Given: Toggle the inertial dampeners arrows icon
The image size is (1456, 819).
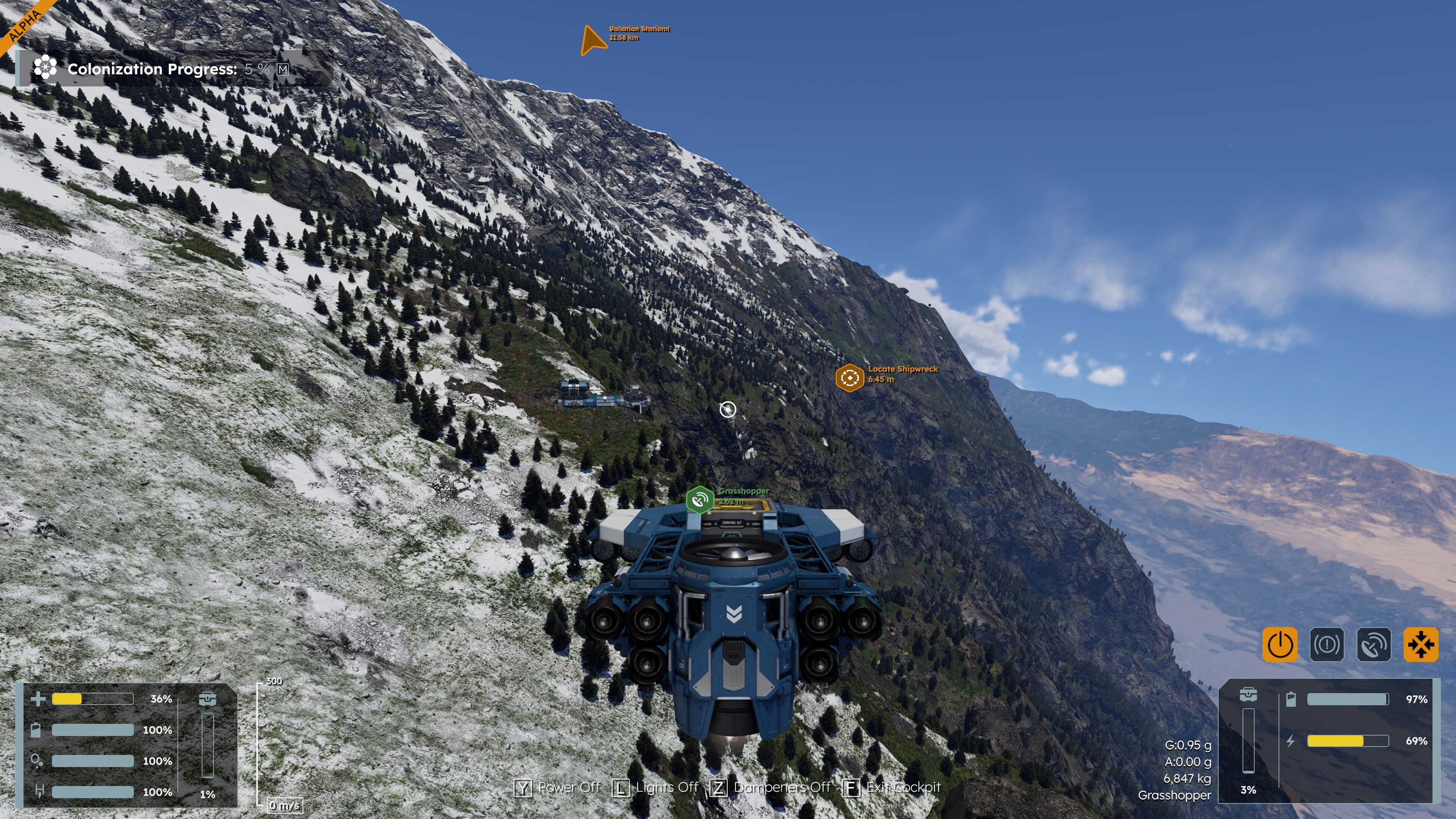Looking at the screenshot, I should pyautogui.click(x=1420, y=644).
